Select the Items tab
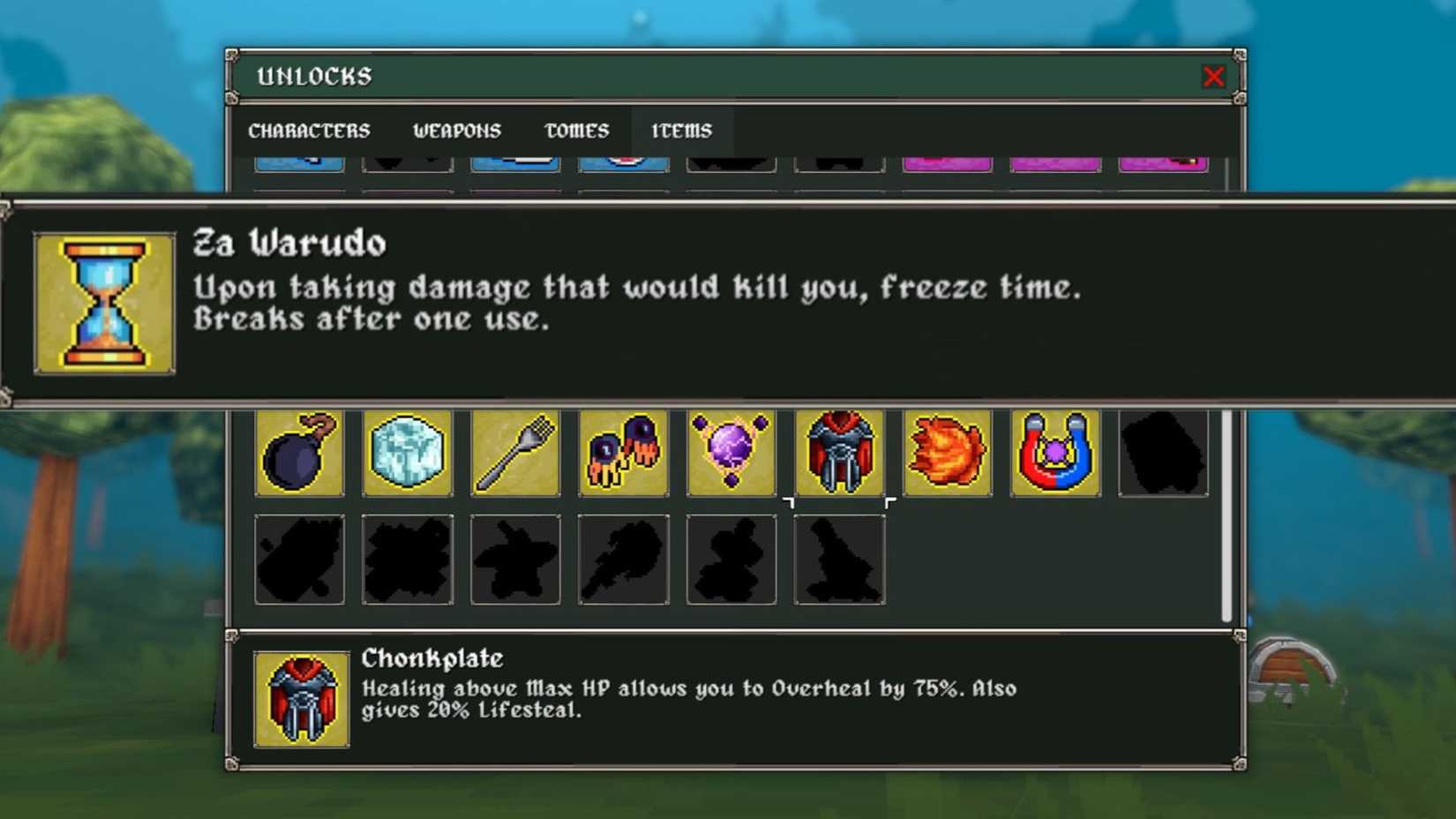The height and width of the screenshot is (819, 1456). (x=681, y=131)
